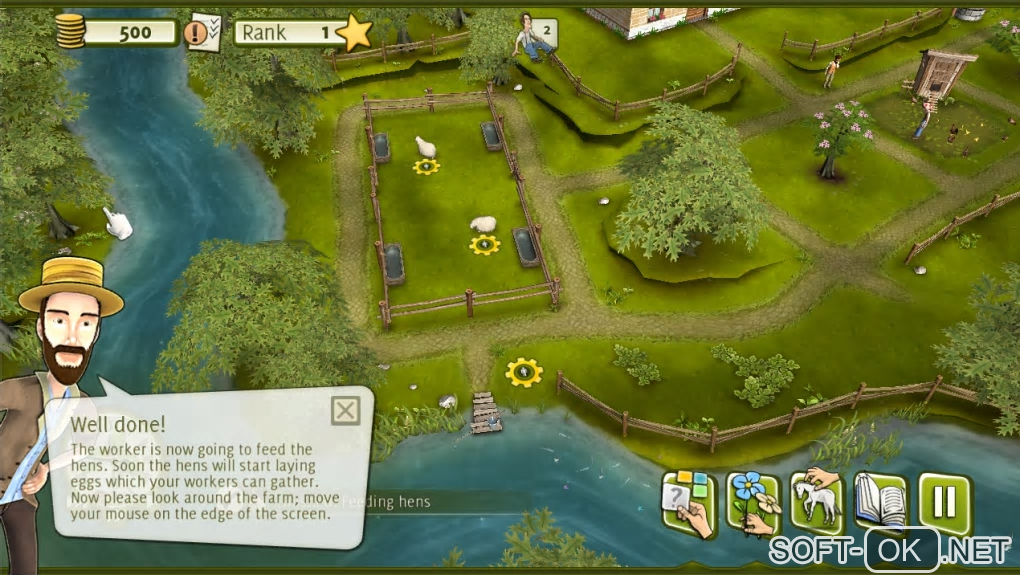Open the book journal button
The width and height of the screenshot is (1020, 575).
point(880,502)
